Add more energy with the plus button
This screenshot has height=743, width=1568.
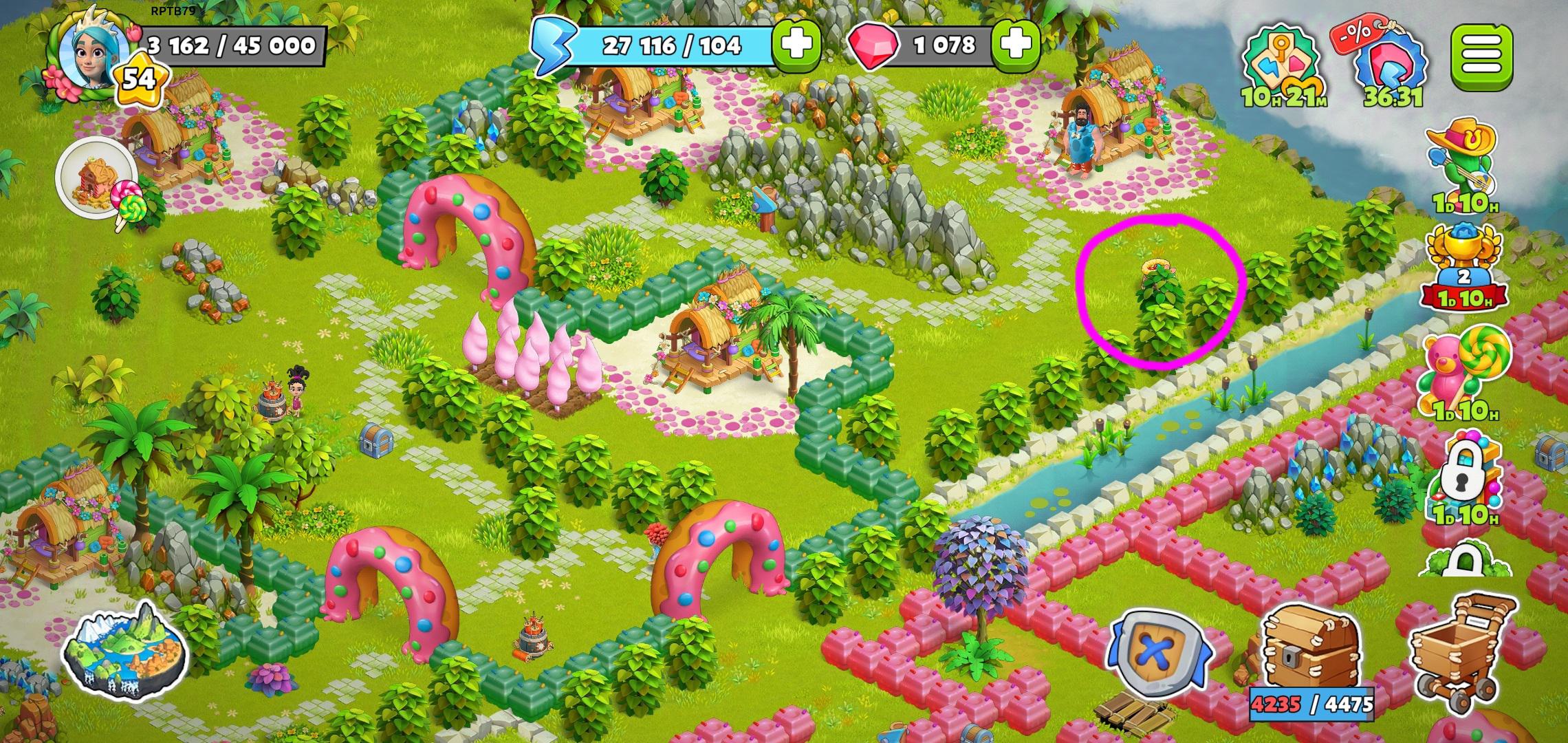click(x=798, y=45)
